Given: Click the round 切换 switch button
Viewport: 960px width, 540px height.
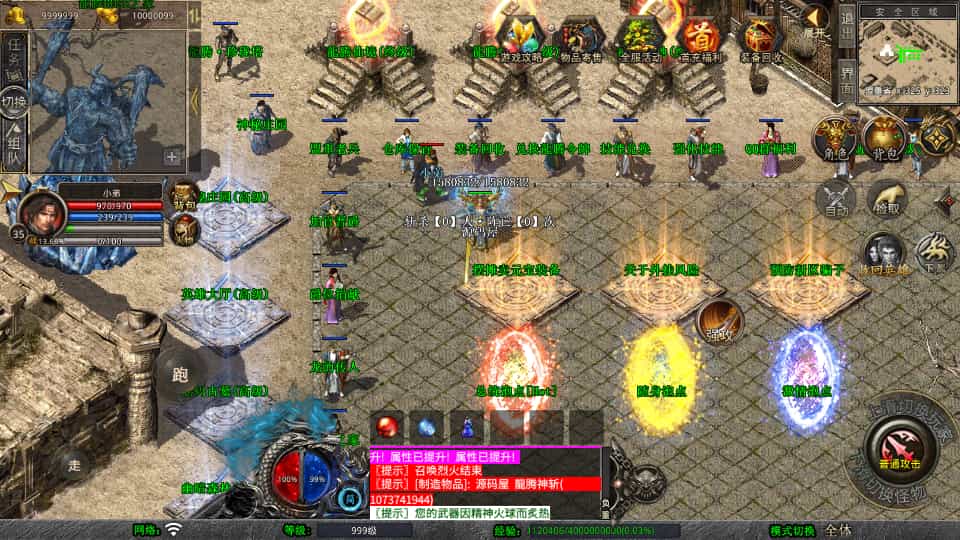Looking at the screenshot, I should [14, 101].
